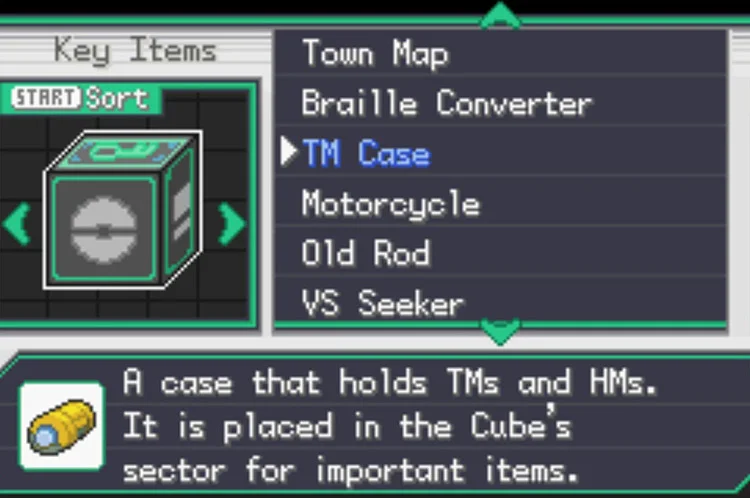Choose the Braille Converter entry
The height and width of the screenshot is (498, 750).
coord(446,104)
